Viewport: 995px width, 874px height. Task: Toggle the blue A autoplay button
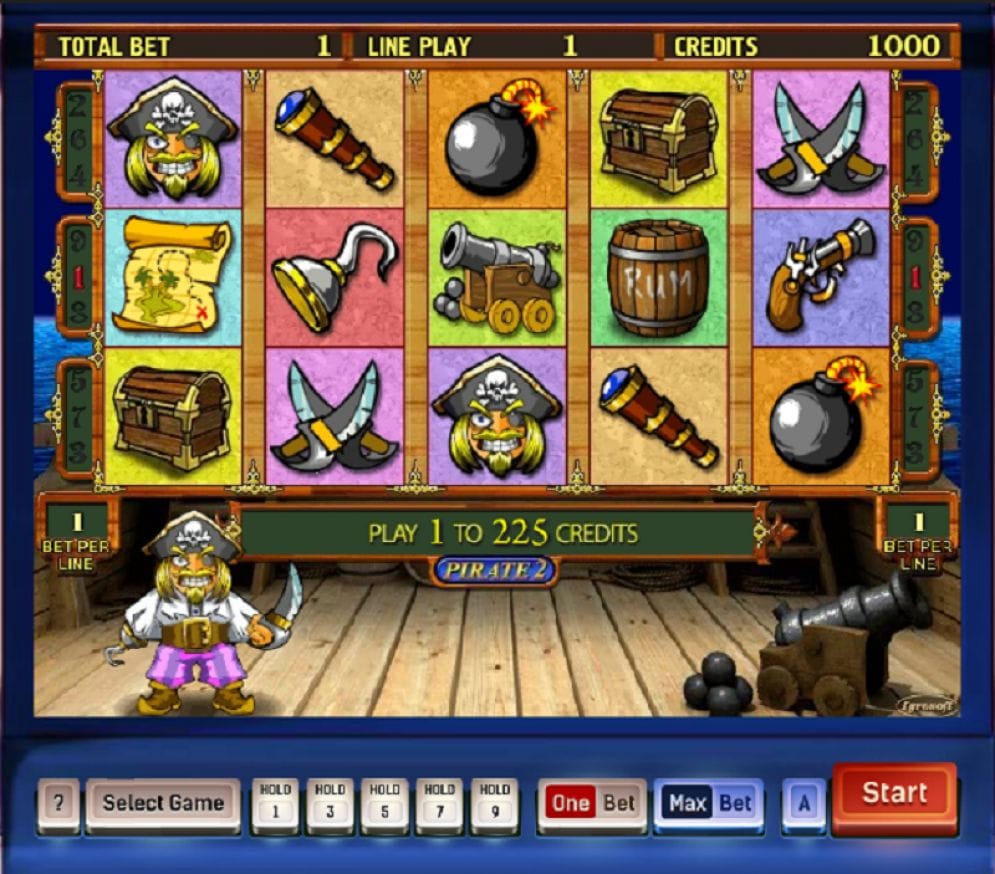[803, 804]
